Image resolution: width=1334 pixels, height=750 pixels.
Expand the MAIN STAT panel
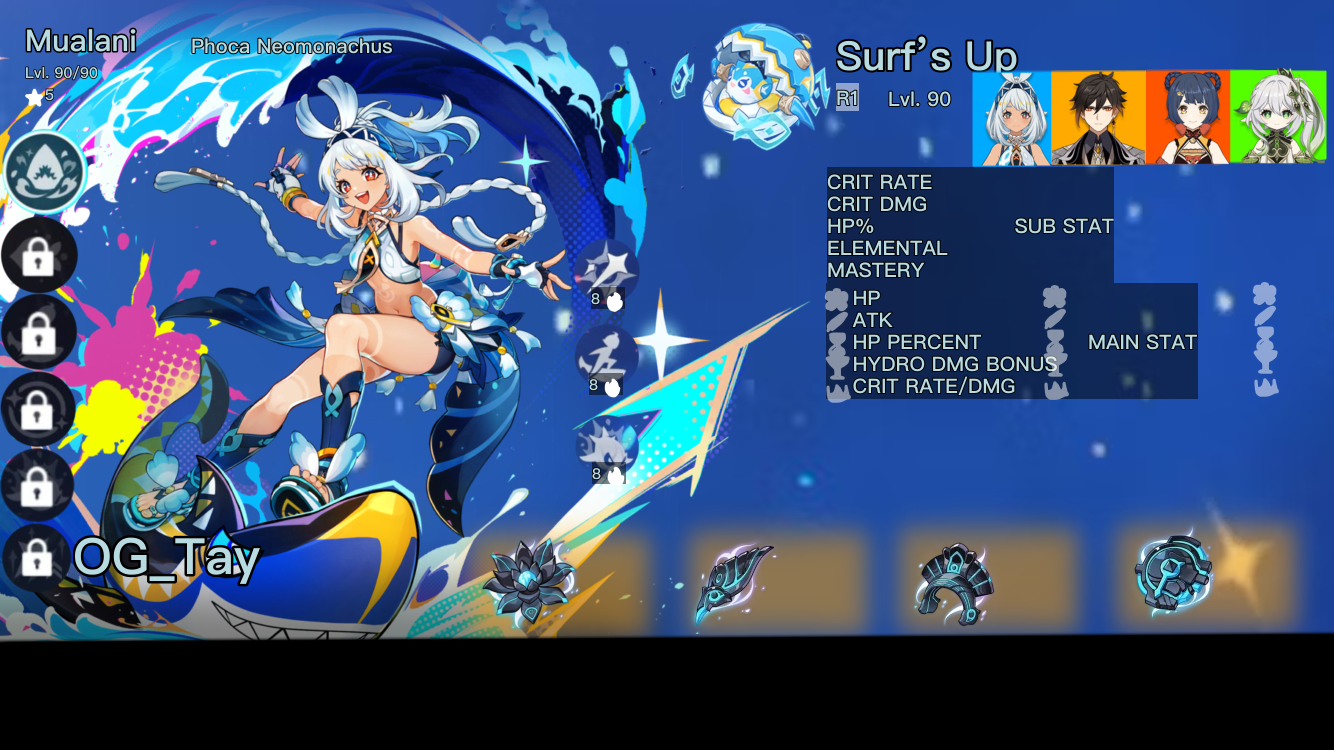pyautogui.click(x=1143, y=341)
